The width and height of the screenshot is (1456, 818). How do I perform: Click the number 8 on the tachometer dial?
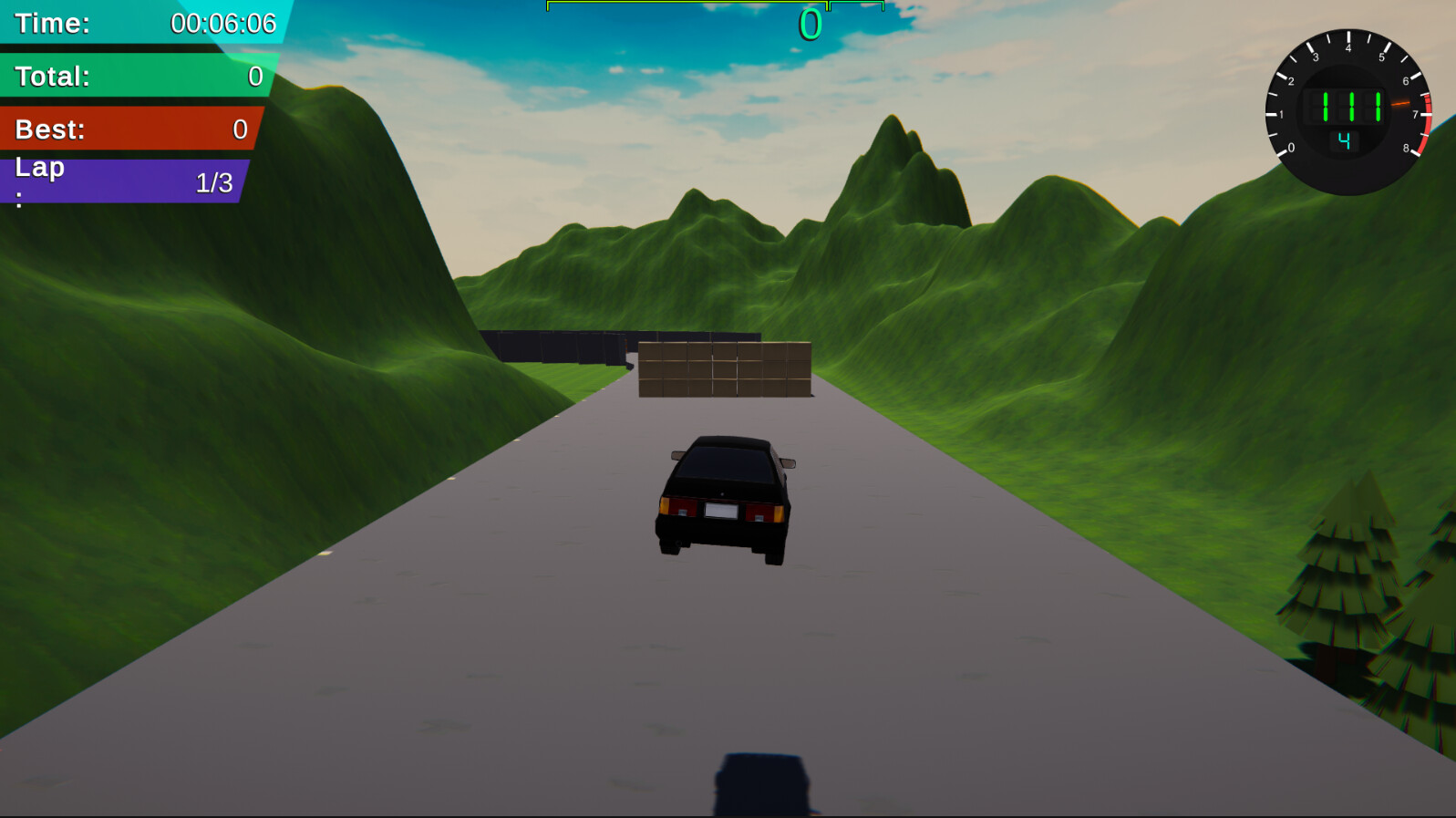coord(1406,146)
